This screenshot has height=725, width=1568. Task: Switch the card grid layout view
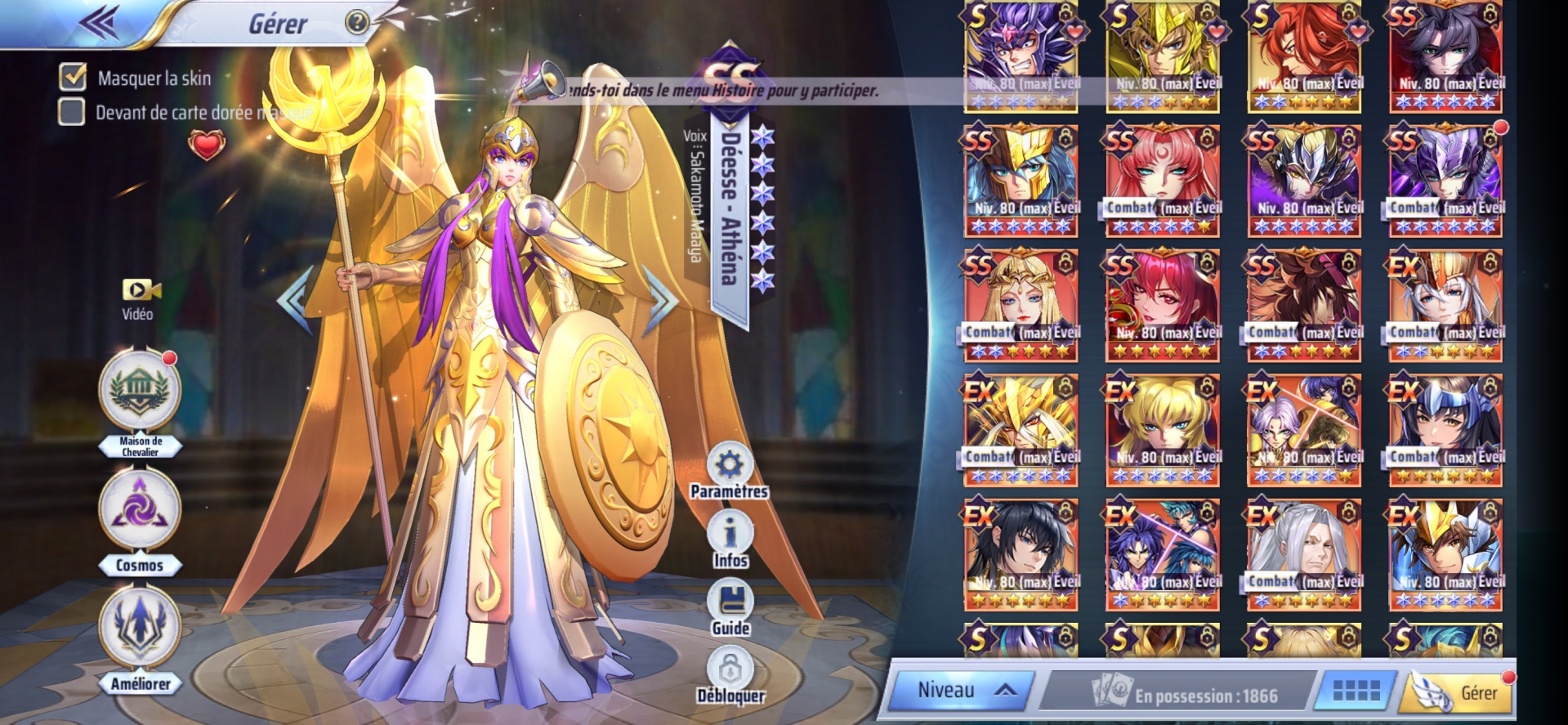tap(1356, 691)
